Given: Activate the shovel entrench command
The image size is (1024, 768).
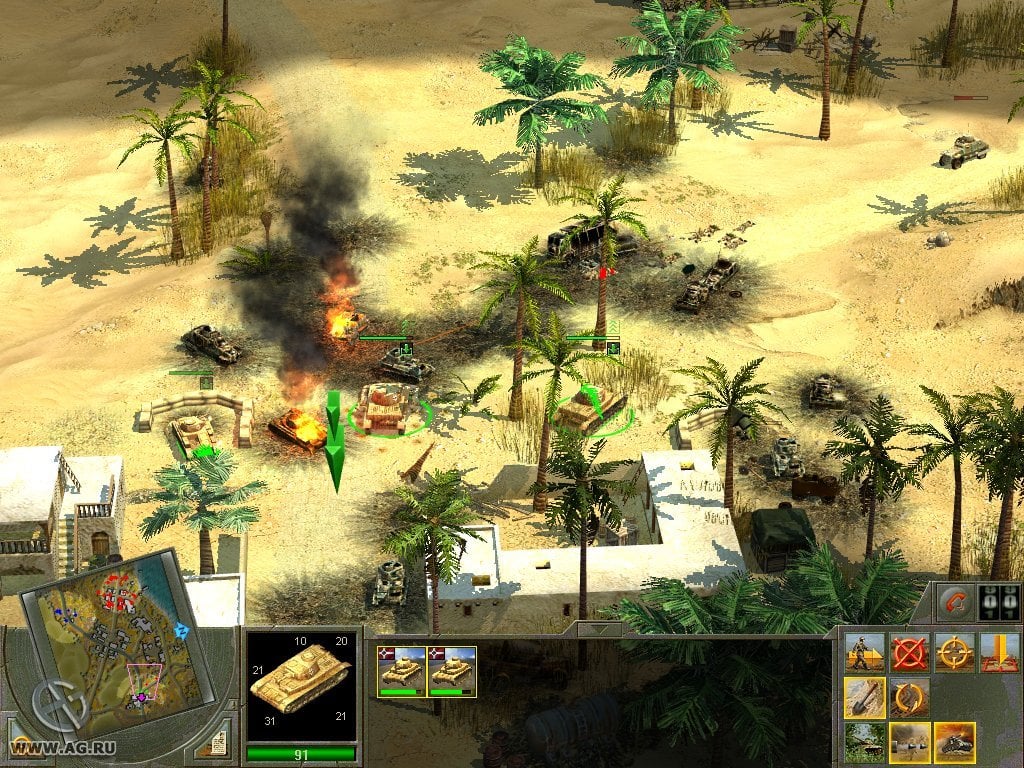Looking at the screenshot, I should click(x=864, y=697).
